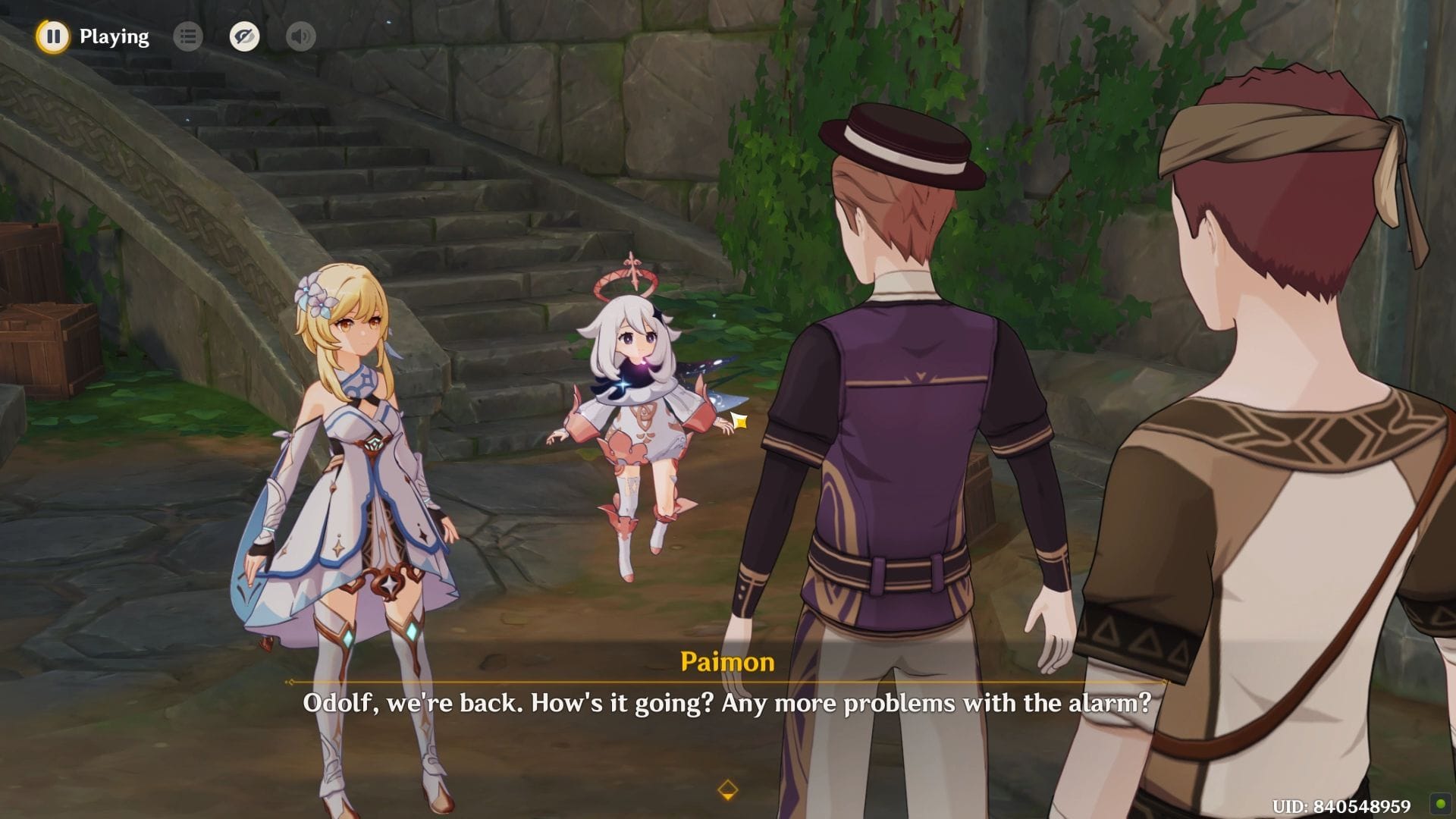Pause the auto-playing dialogue
Viewport: 1456px width, 819px height.
53,36
